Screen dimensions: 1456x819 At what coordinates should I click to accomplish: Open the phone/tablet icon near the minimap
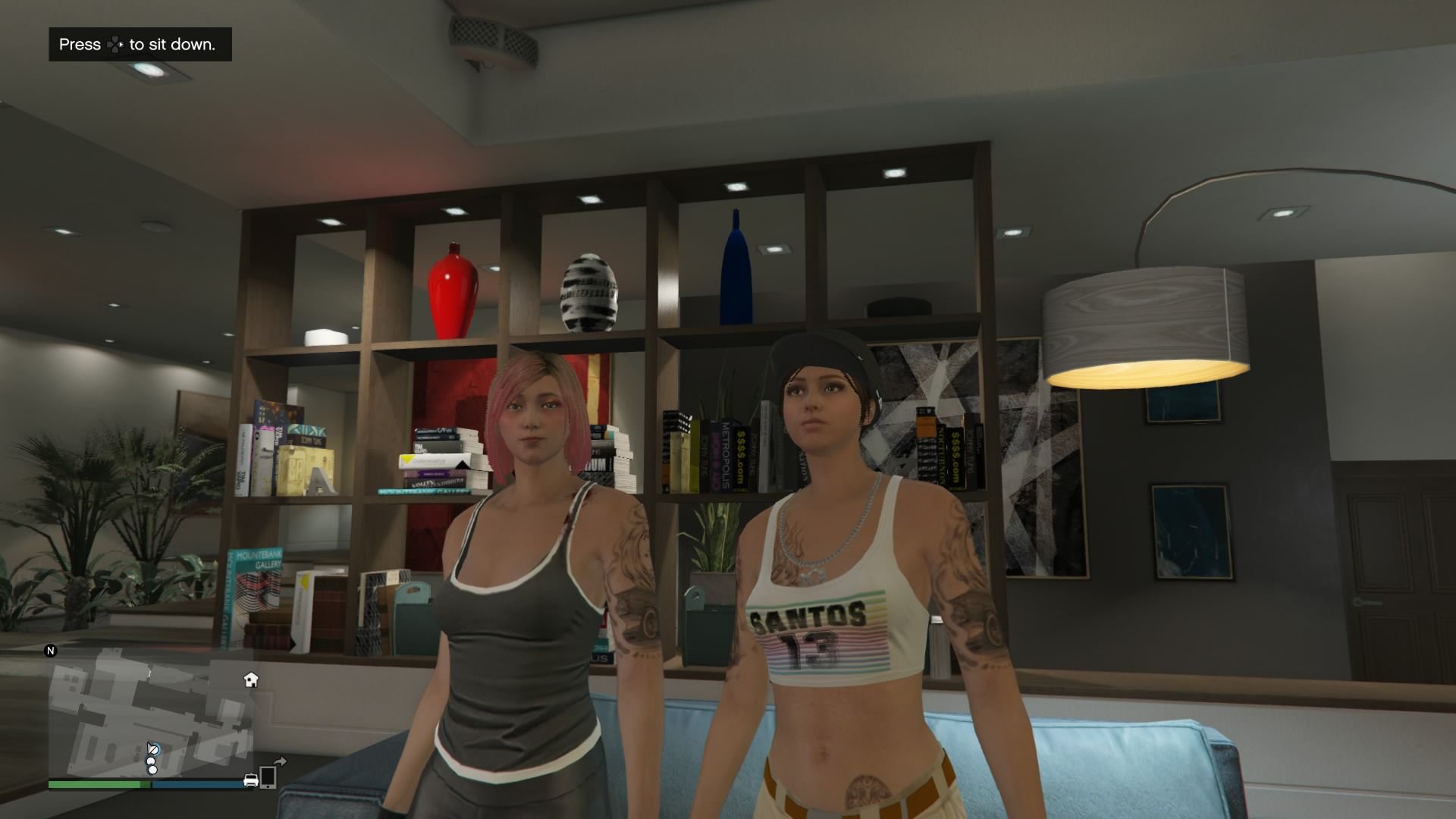tap(268, 779)
